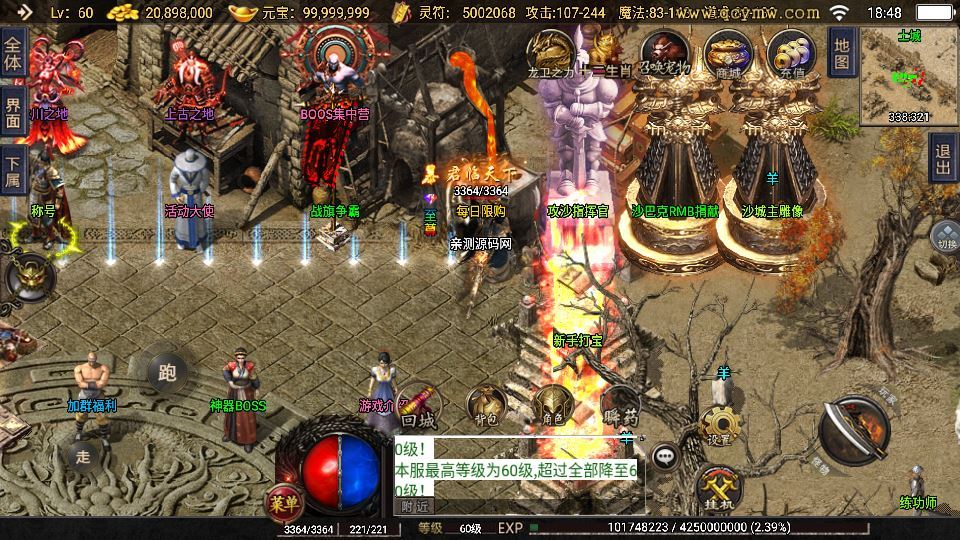Viewport: 960px width, 540px height.
Task: Start 挂机 auto-battle
Action: point(717,485)
